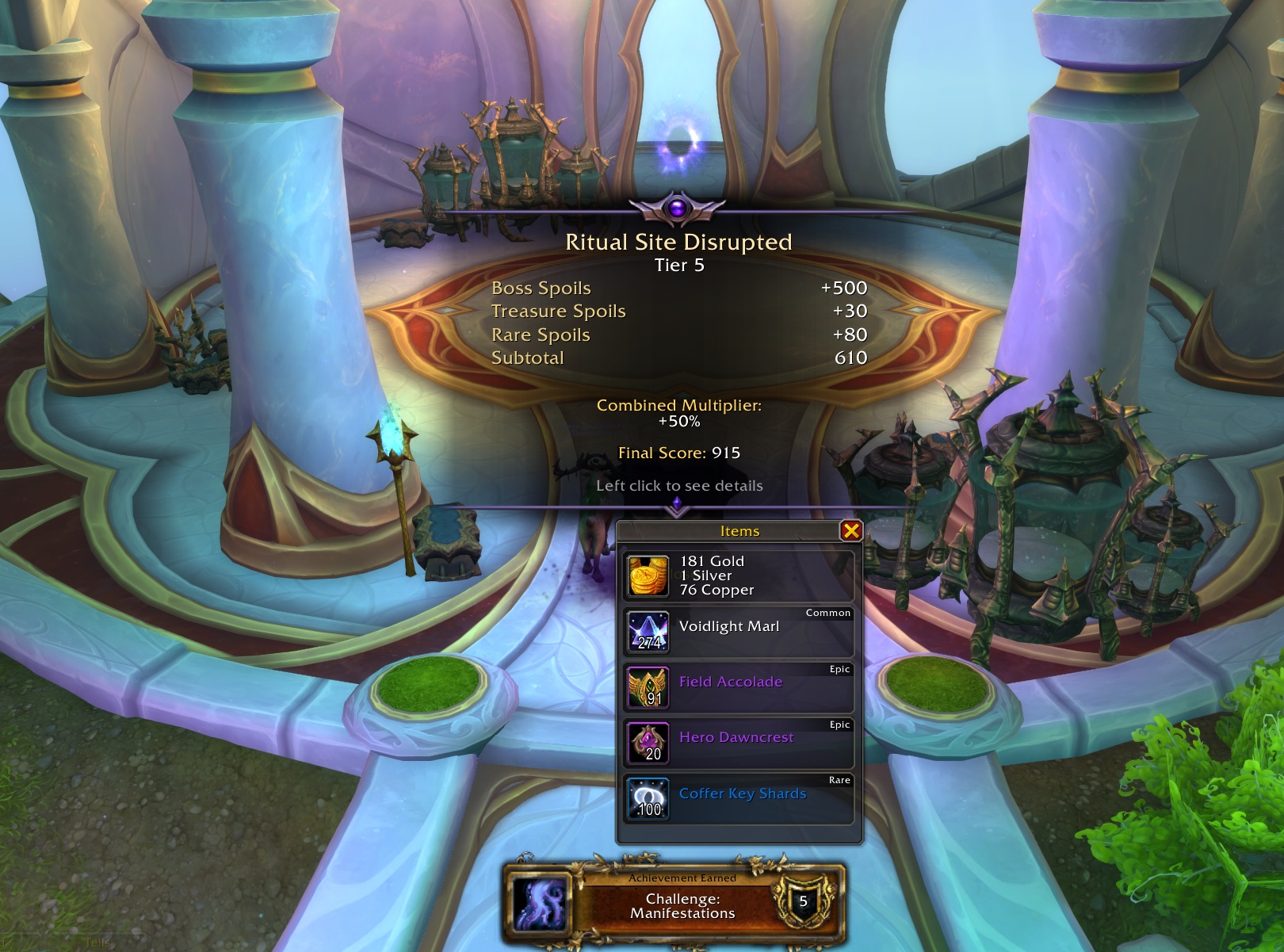Select the Voidlight Marl item icon
Viewport: 1284px width, 952px height.
648,630
